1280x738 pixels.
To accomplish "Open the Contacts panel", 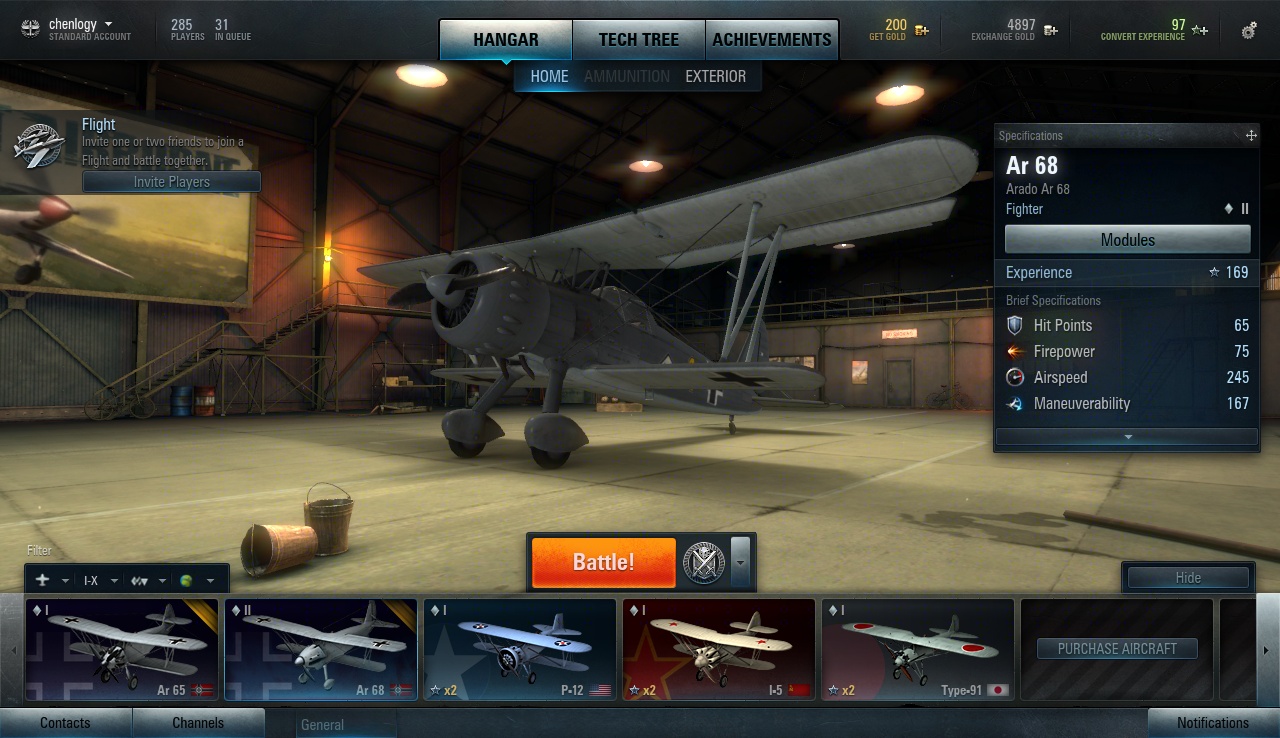I will click(65, 723).
